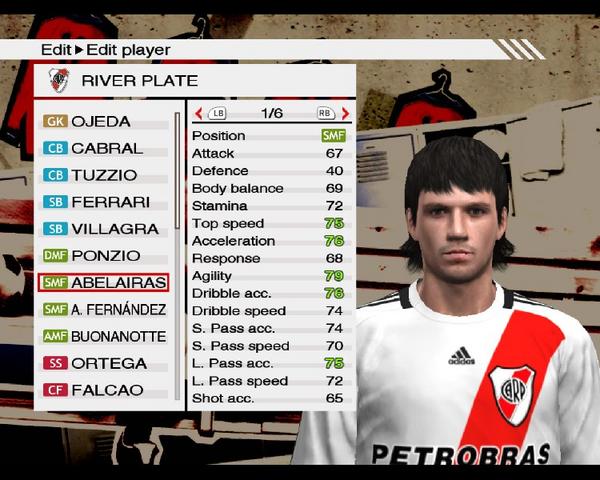Click the roster list scrollbar
Viewport: 600px width, 480px height.
point(177,250)
